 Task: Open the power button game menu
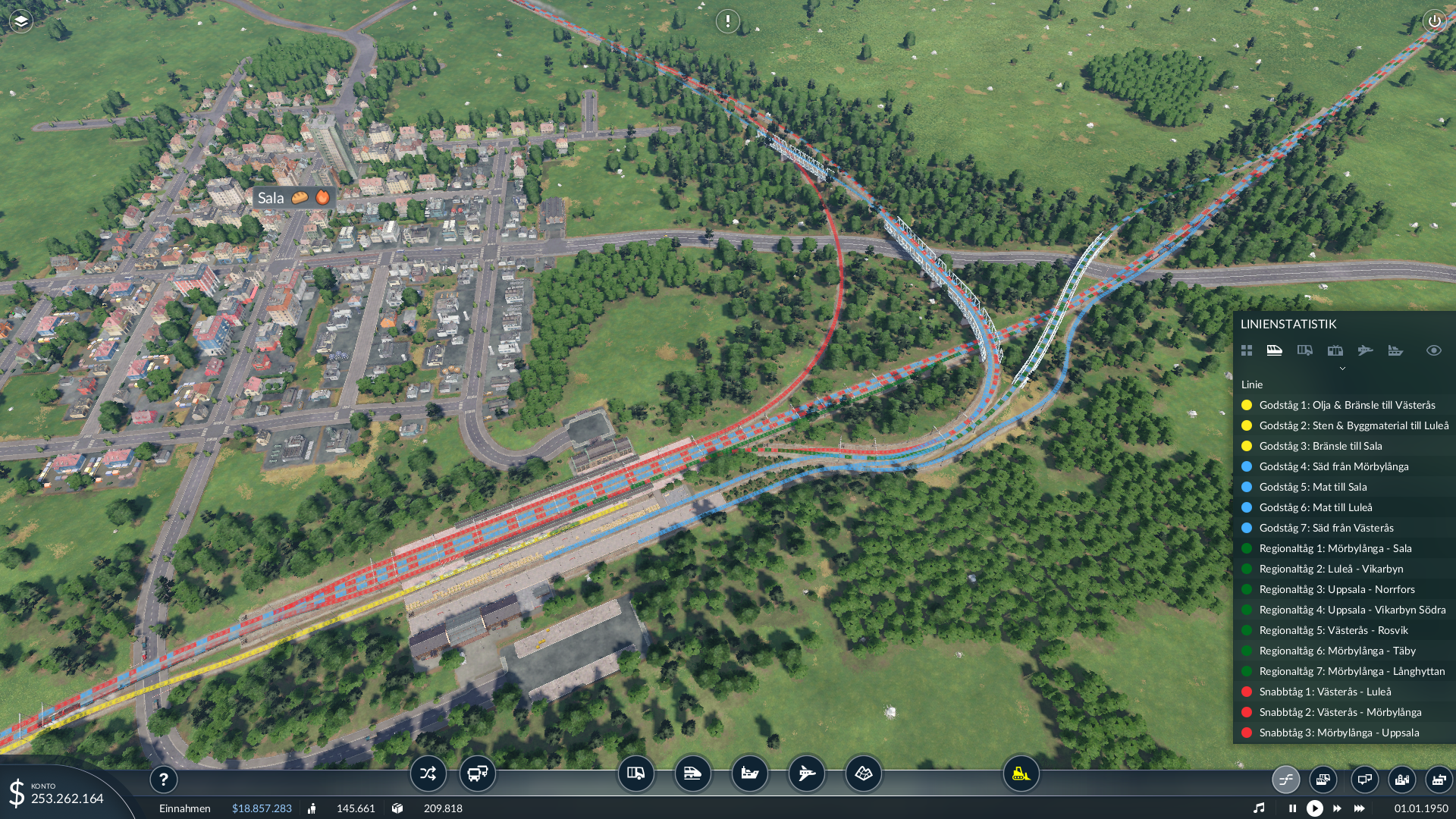[1434, 21]
